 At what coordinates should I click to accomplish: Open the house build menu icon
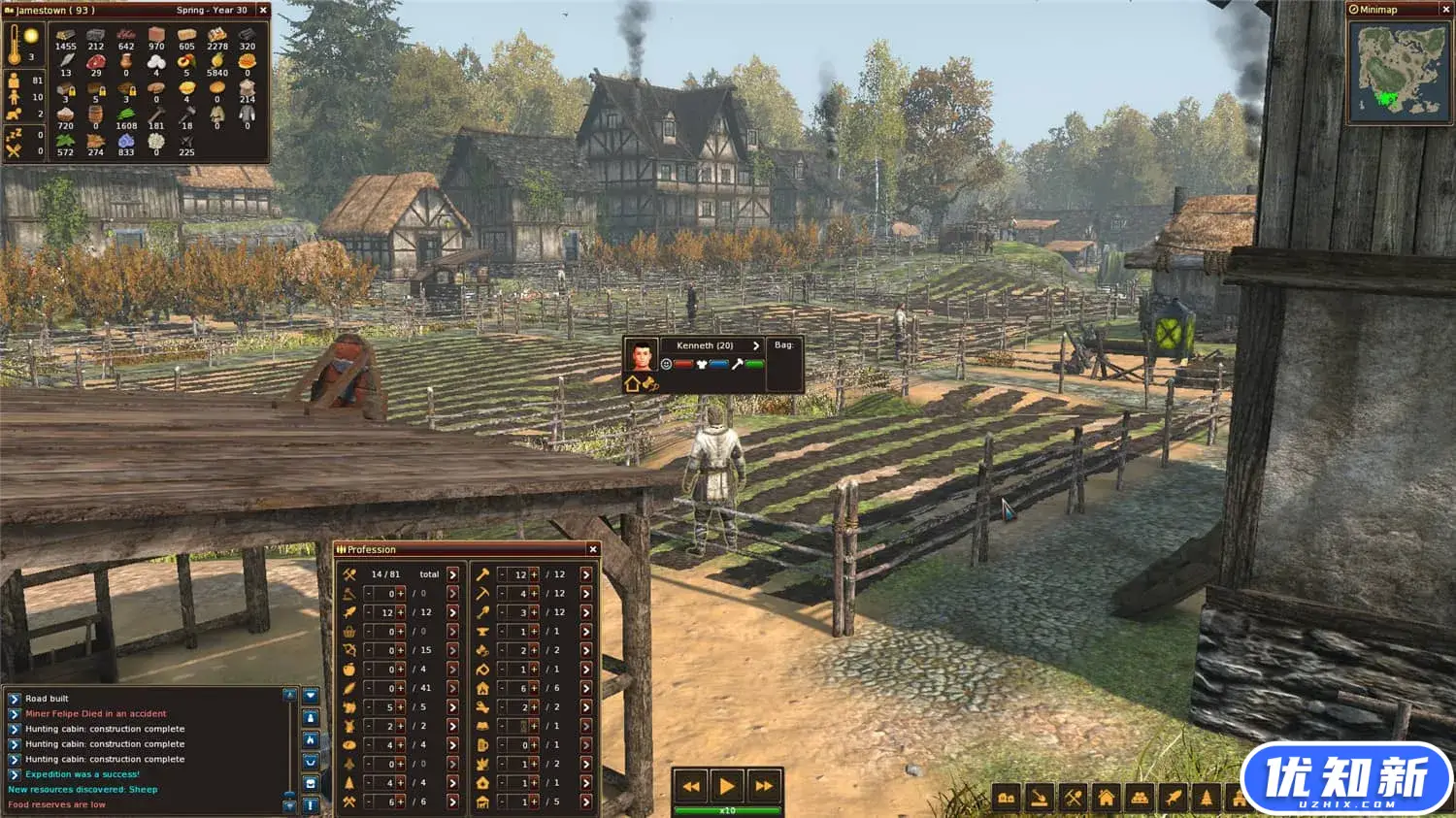(x=1106, y=799)
